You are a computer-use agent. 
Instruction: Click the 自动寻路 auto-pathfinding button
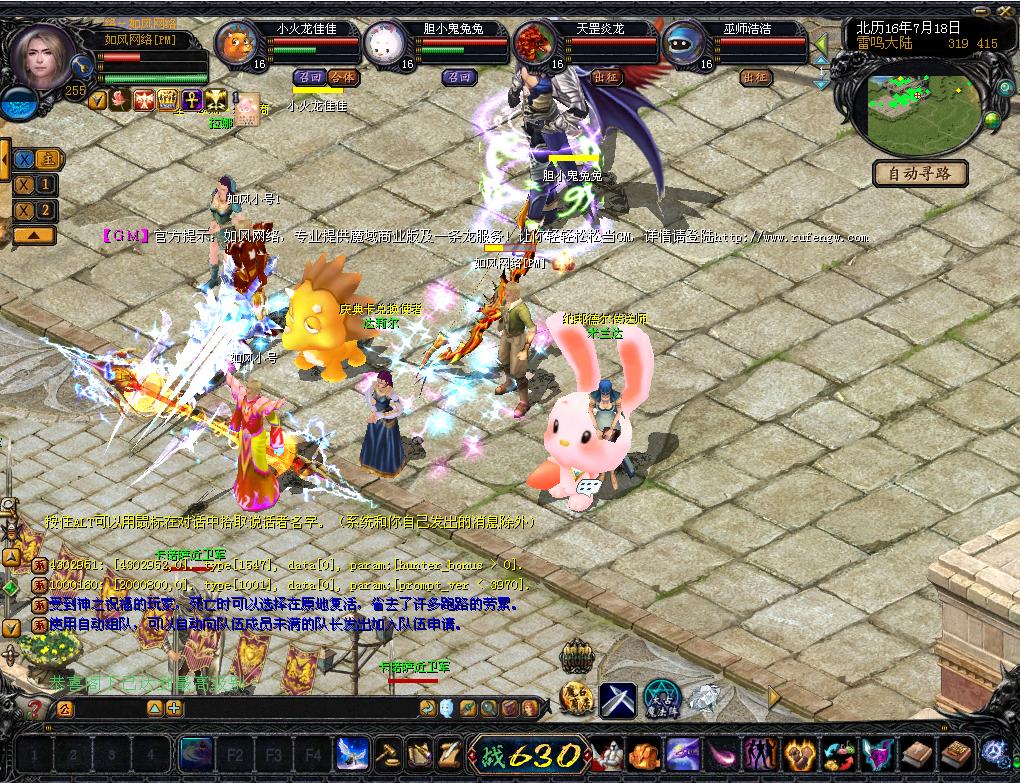point(920,174)
